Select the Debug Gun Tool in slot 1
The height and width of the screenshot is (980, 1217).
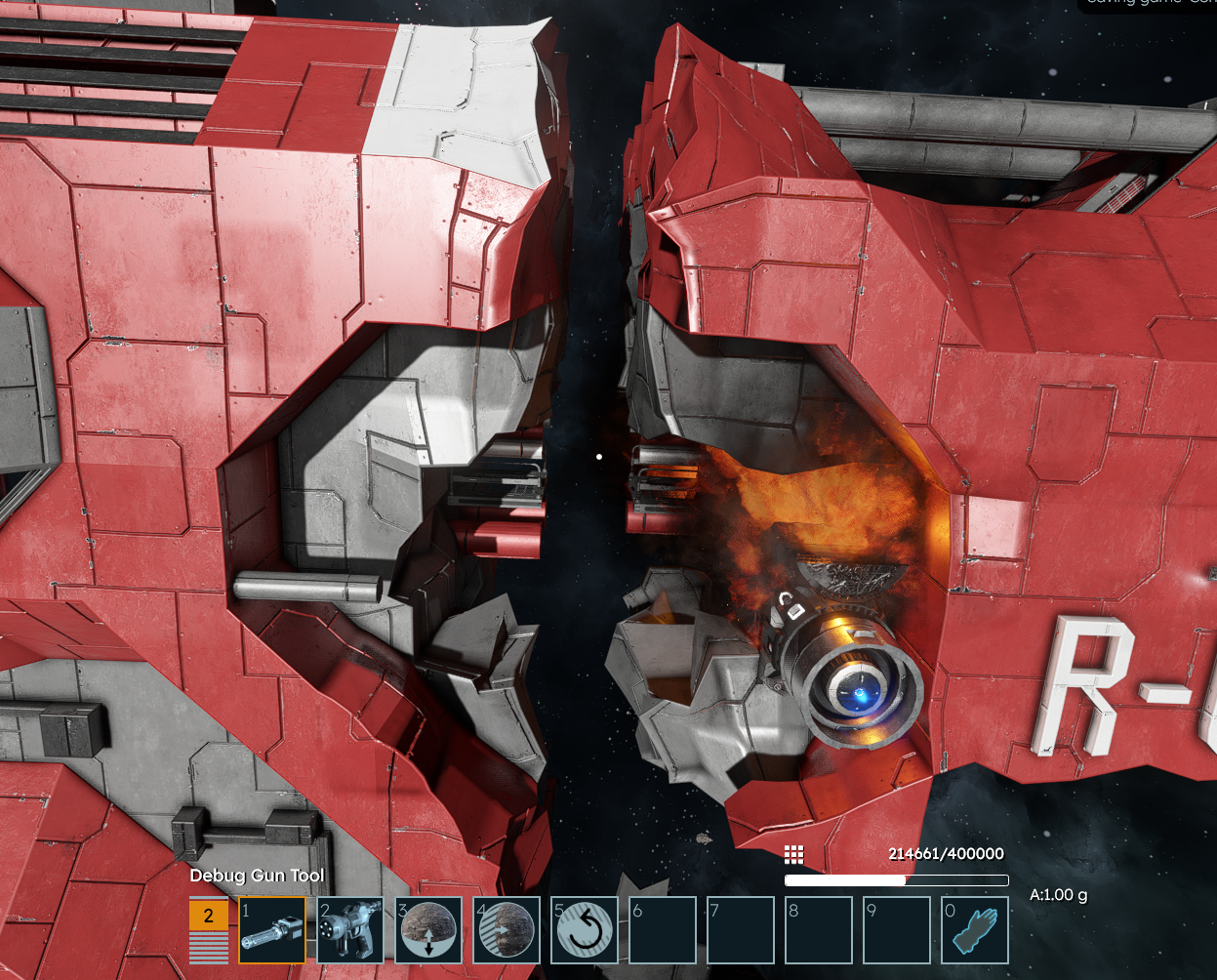pos(271,930)
